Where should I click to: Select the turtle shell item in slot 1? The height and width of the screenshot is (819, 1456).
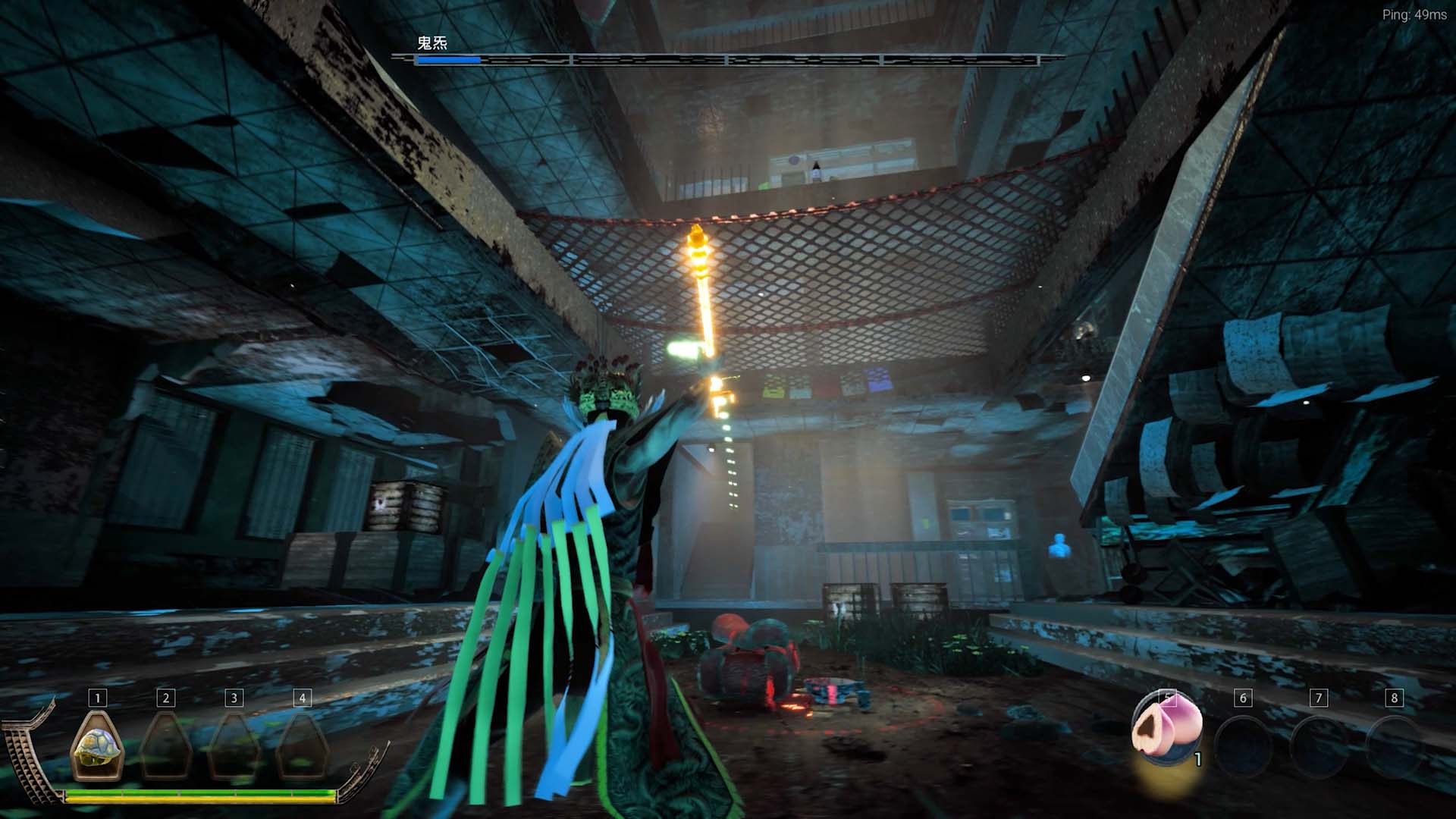(97, 745)
